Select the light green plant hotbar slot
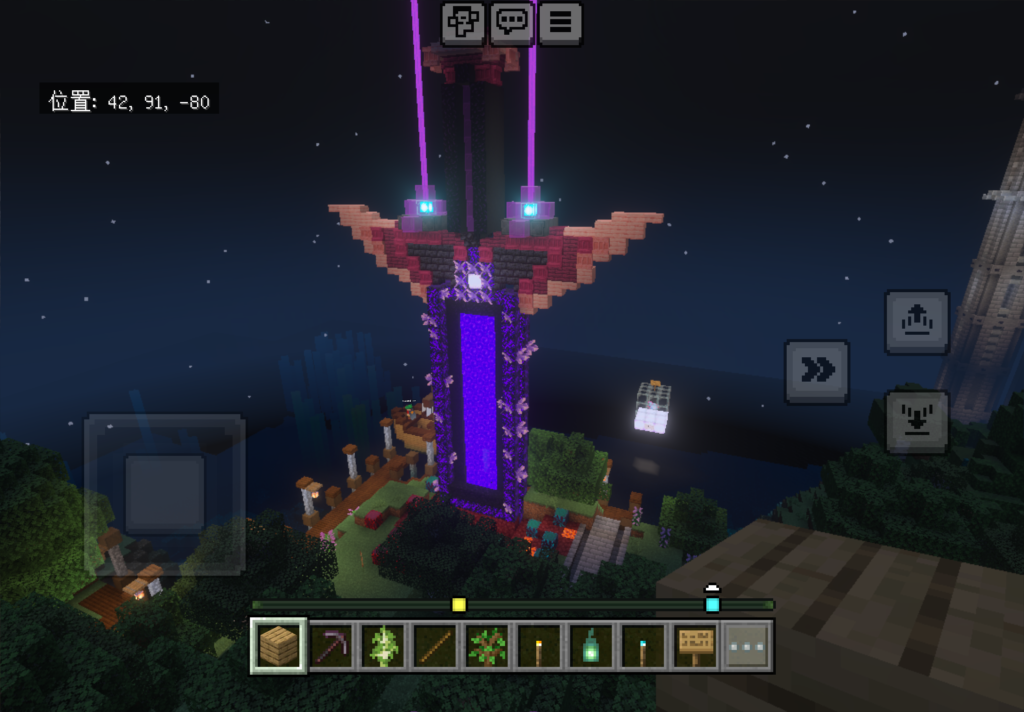This screenshot has width=1024, height=712. click(x=383, y=646)
